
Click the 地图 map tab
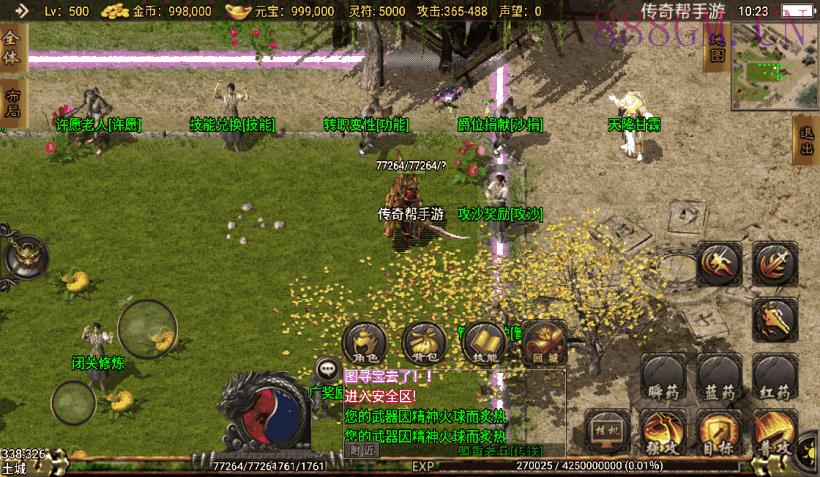click(717, 47)
